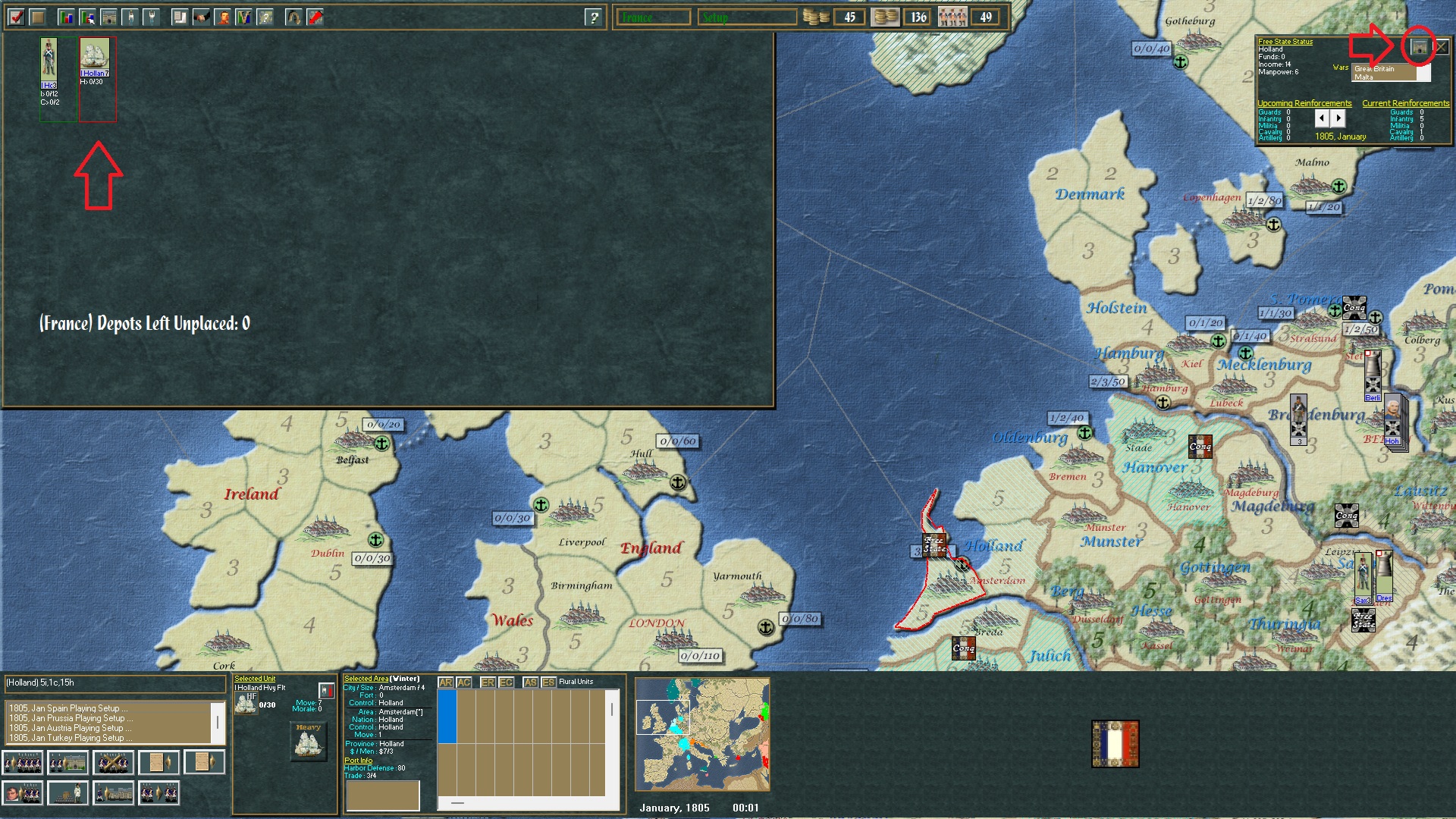
Task: Open the diplomacy handshake tool
Action: [200, 17]
